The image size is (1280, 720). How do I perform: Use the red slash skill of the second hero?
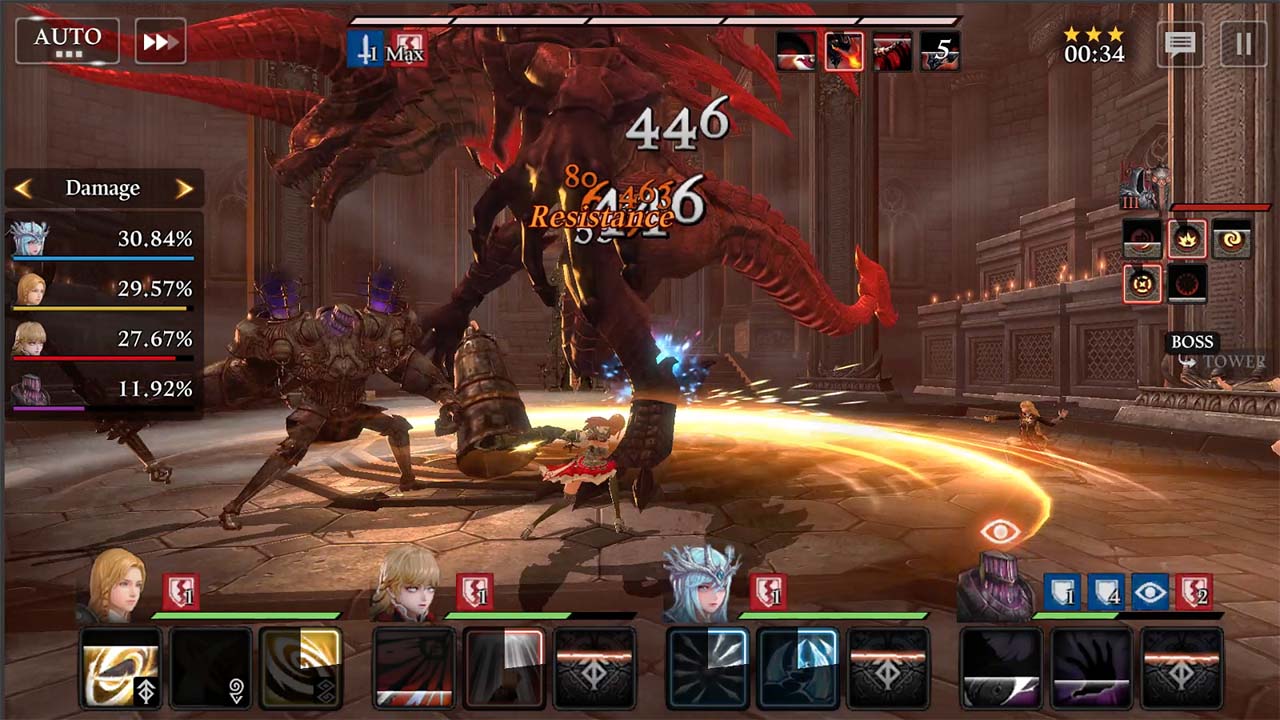click(414, 668)
